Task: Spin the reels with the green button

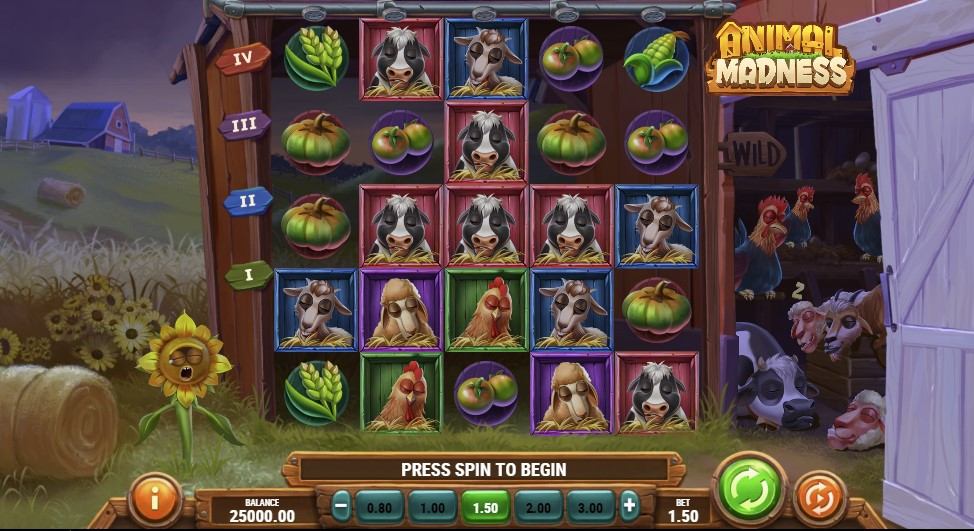Action: [749, 489]
